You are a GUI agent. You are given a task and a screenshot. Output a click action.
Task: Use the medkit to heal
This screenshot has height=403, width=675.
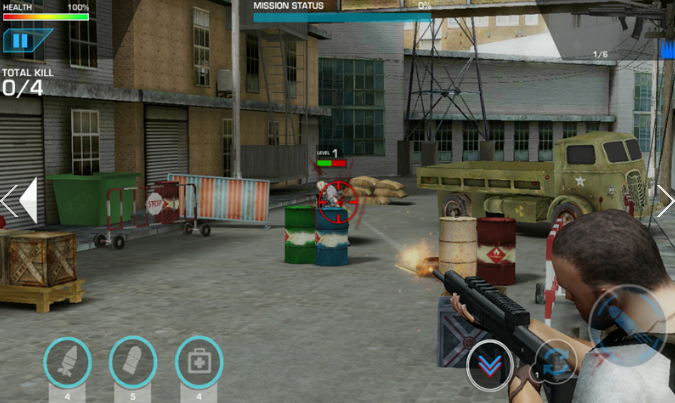(x=199, y=361)
